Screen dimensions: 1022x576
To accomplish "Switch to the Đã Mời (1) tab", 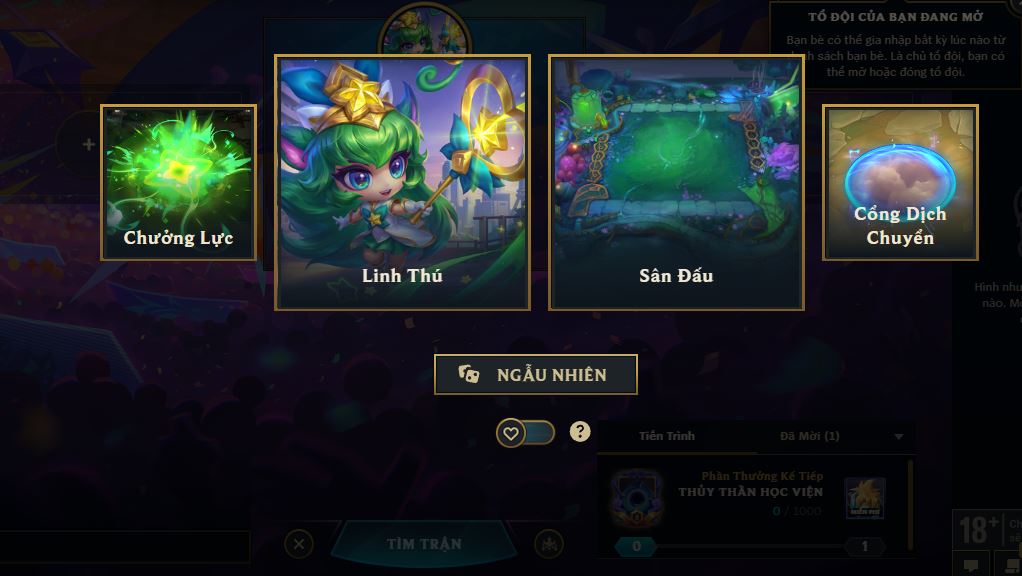I will coord(810,436).
